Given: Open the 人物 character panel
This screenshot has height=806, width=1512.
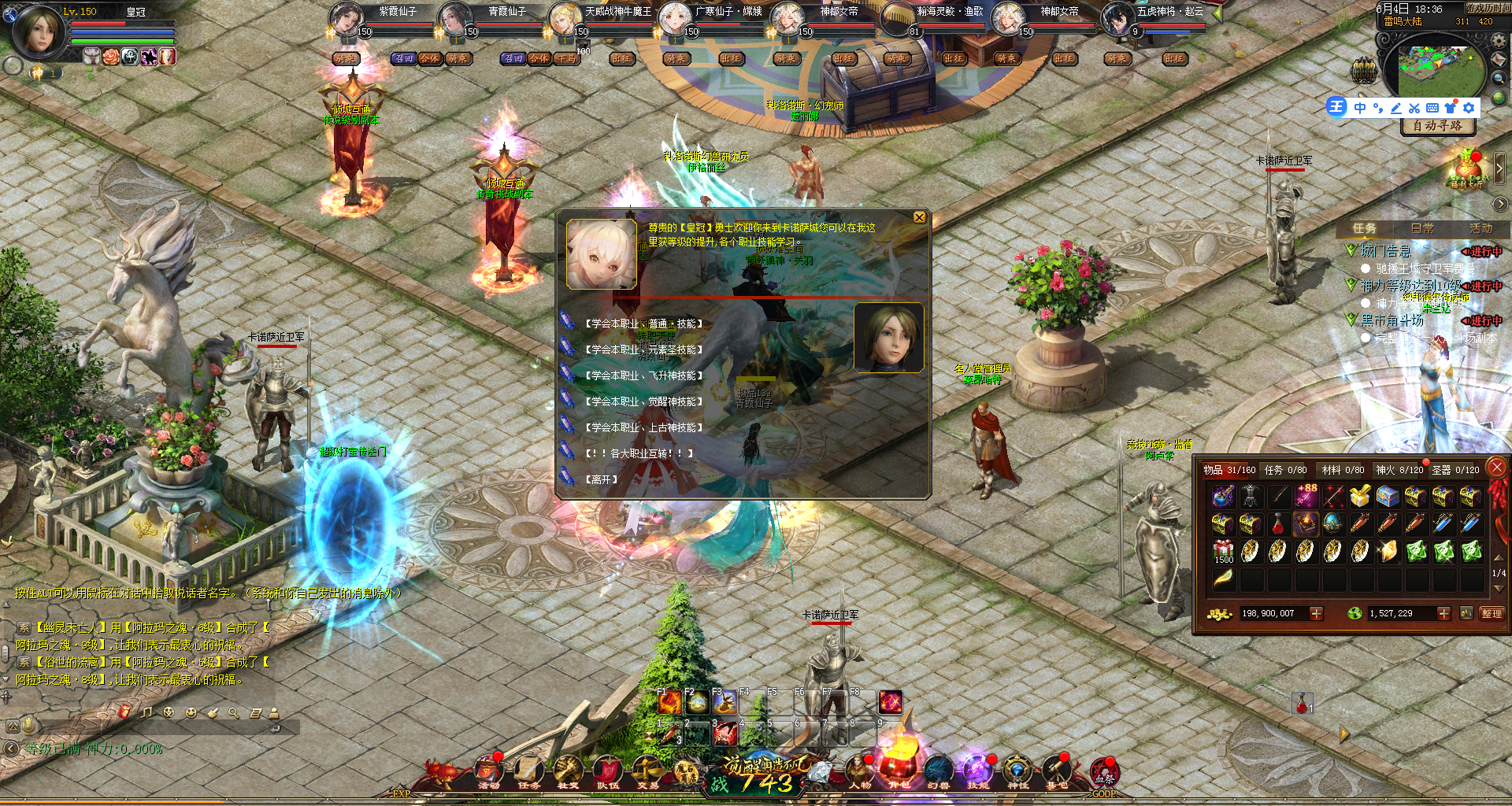Looking at the screenshot, I should (x=859, y=773).
